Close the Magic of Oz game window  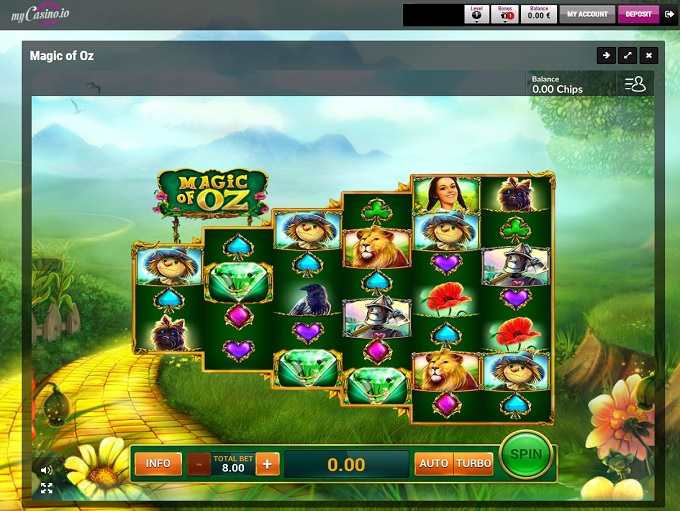point(649,56)
